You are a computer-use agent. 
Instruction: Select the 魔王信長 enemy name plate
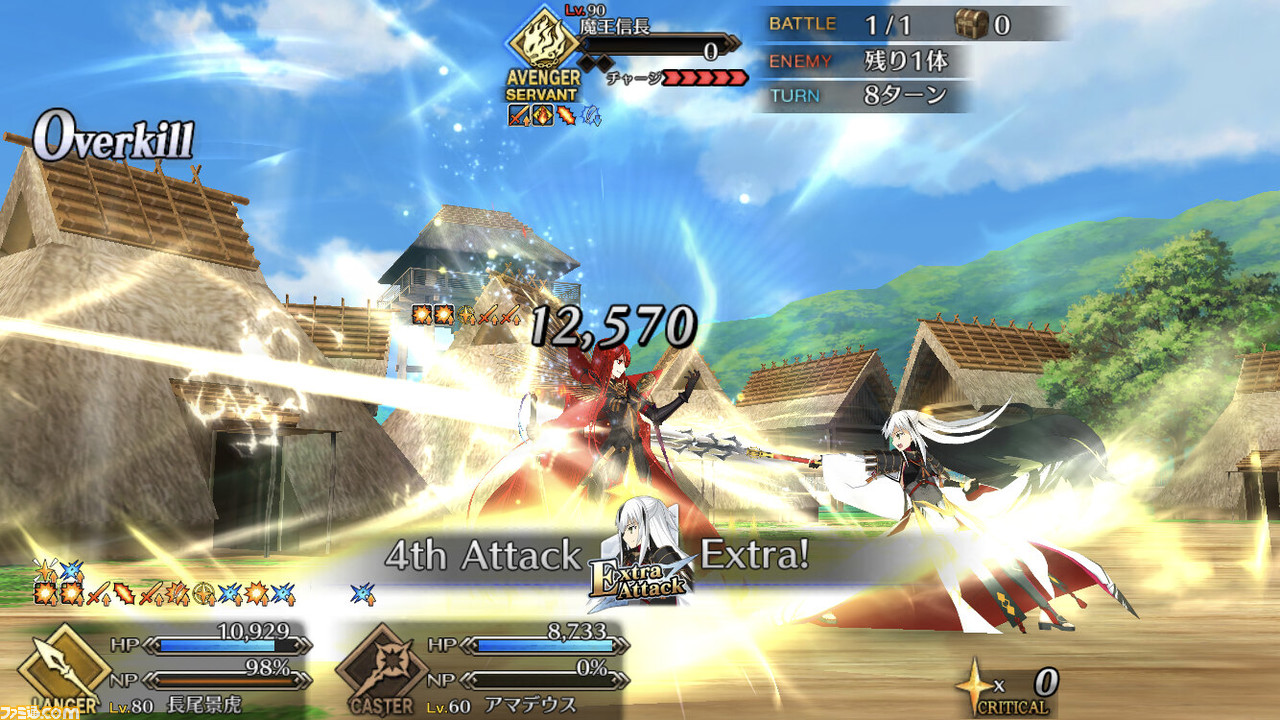pos(623,27)
